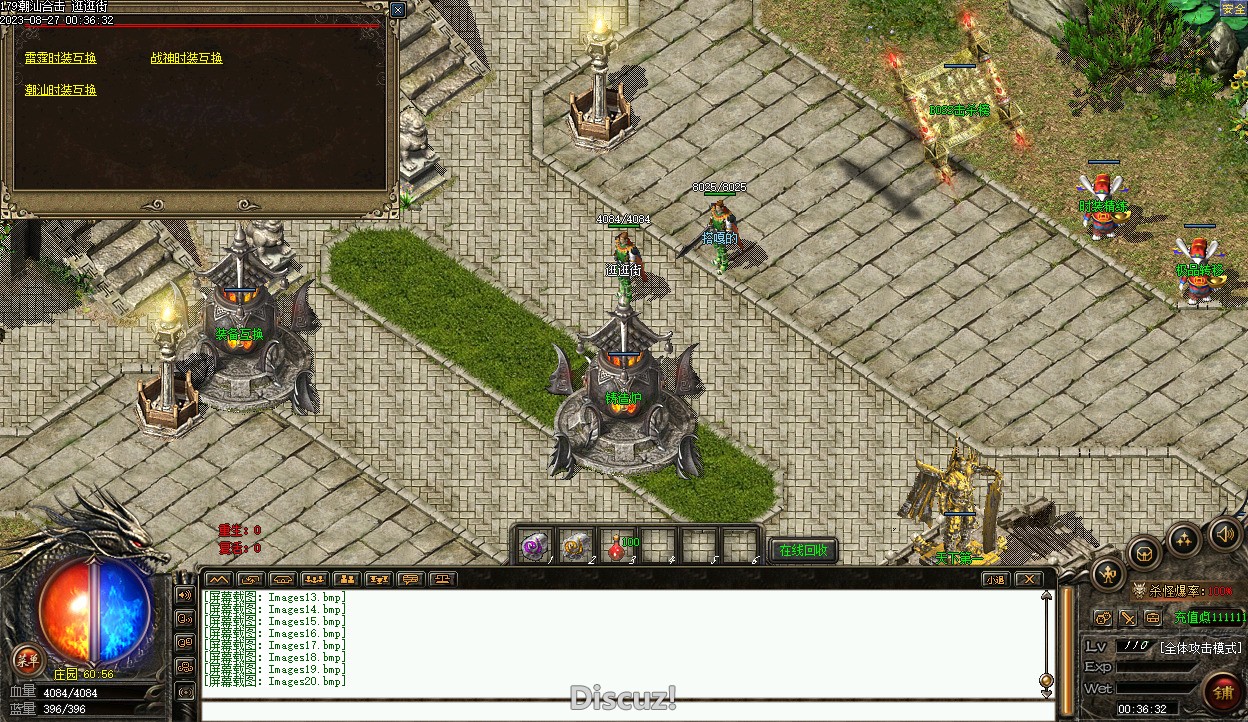Click the 菜单 menu round button
Screen dimensions: 1248x722
27,659
